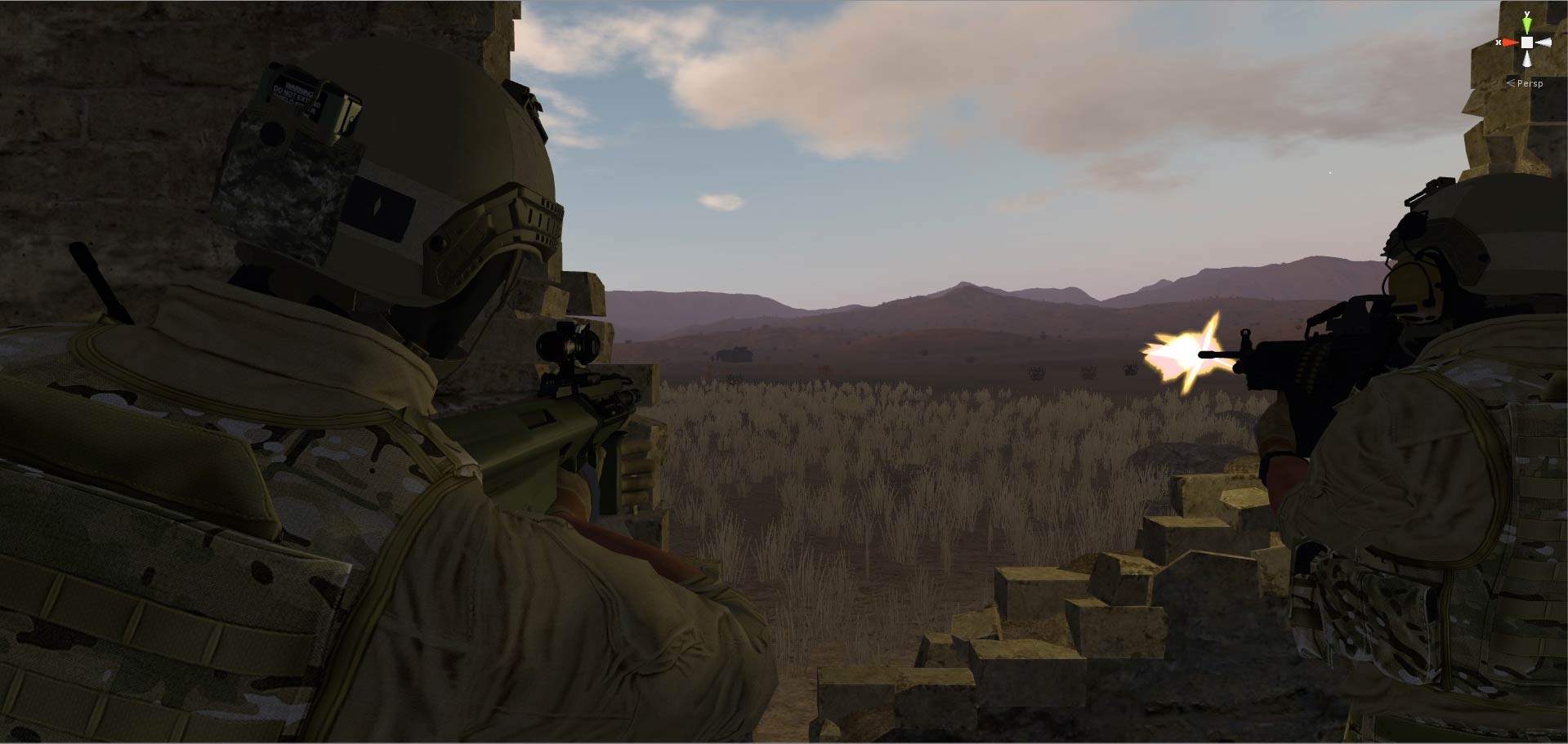This screenshot has height=744, width=1568.
Task: Choose the white cone opposite the X axis
Action: [1543, 42]
